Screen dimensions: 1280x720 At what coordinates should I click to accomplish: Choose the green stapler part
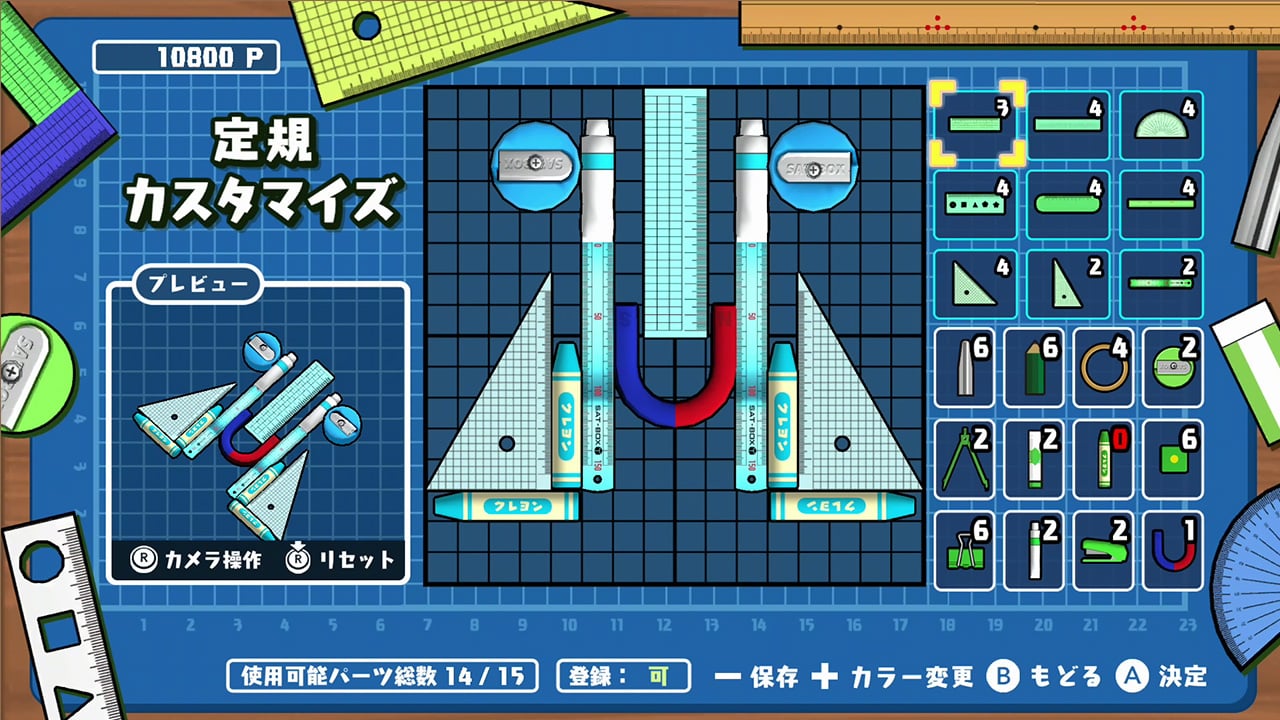click(1104, 551)
